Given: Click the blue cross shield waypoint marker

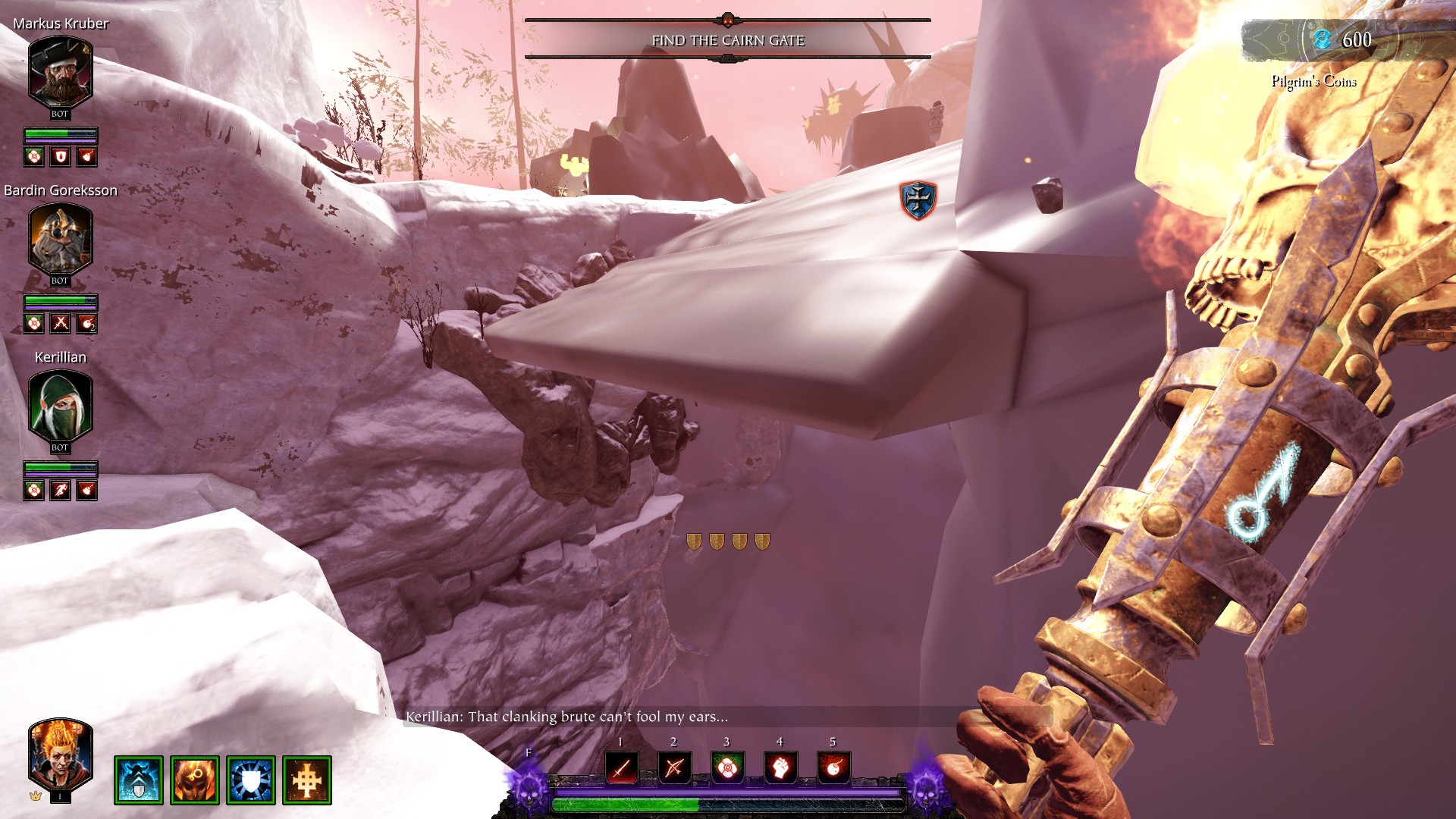Looking at the screenshot, I should click(918, 200).
